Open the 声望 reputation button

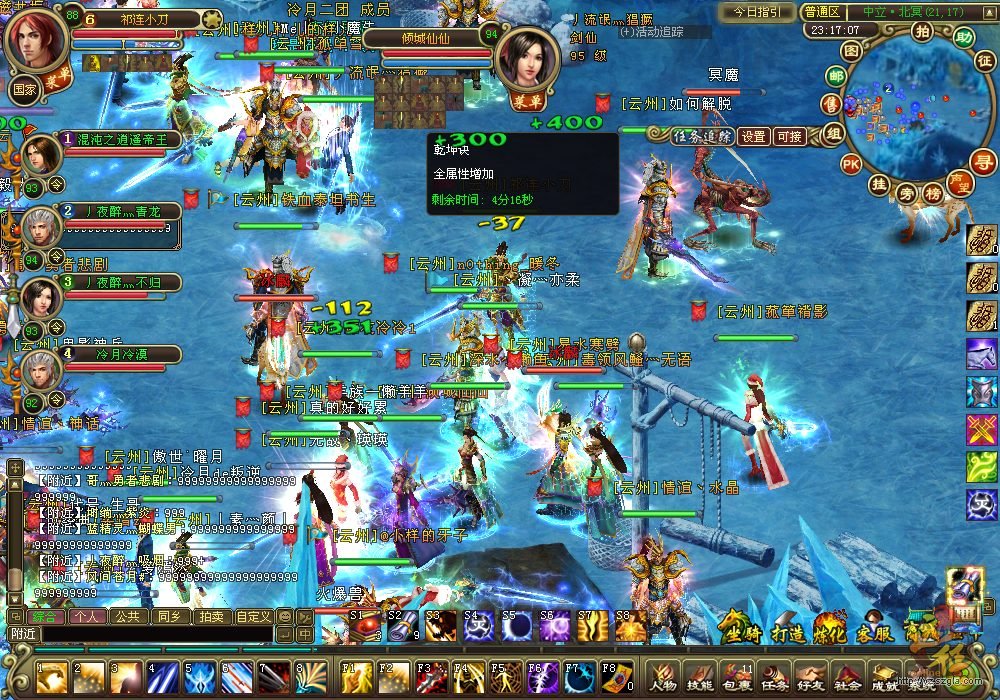(x=961, y=185)
